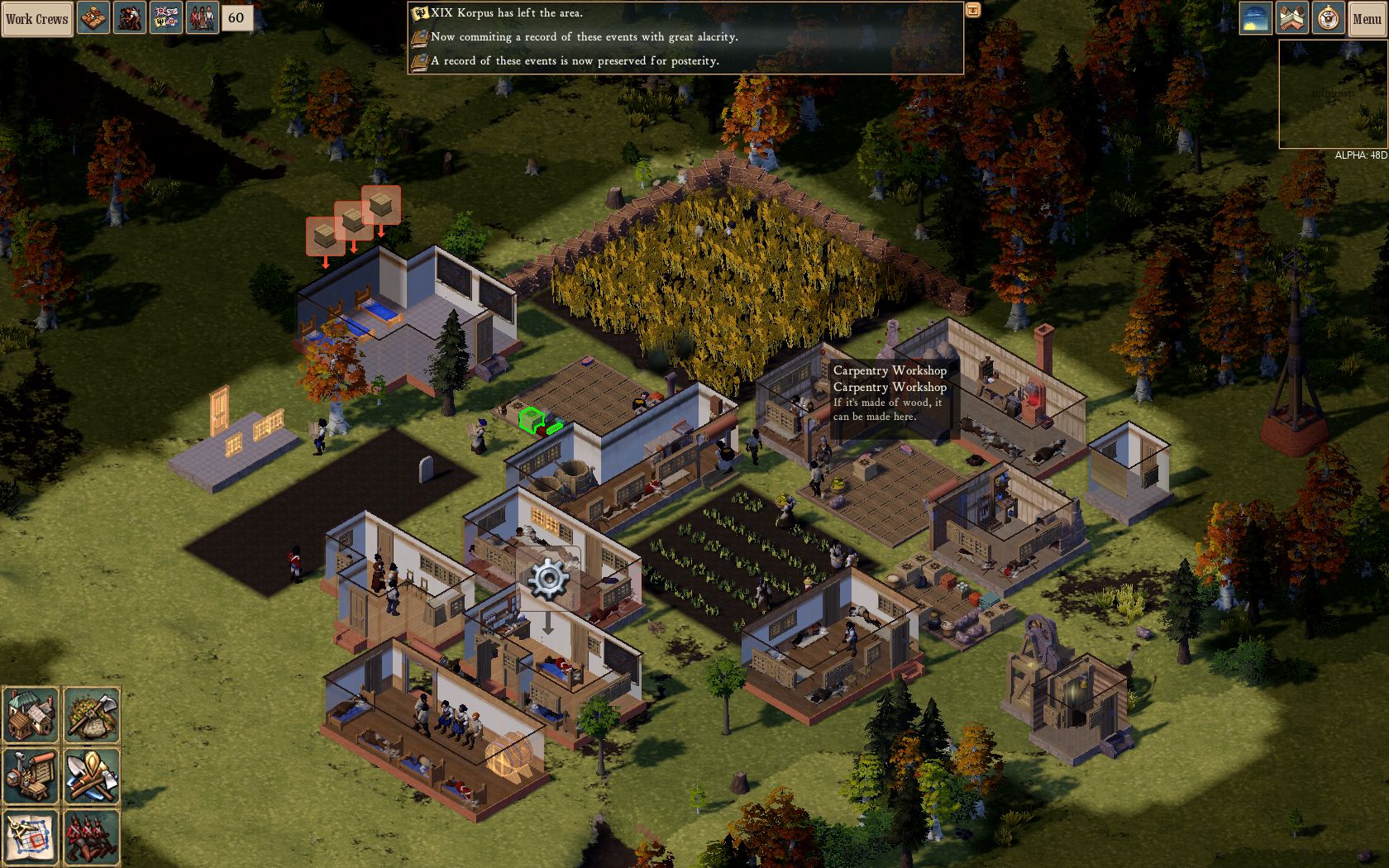The width and height of the screenshot is (1389, 868).
Task: Click the stockpile goods tile icon
Action: 93,18
